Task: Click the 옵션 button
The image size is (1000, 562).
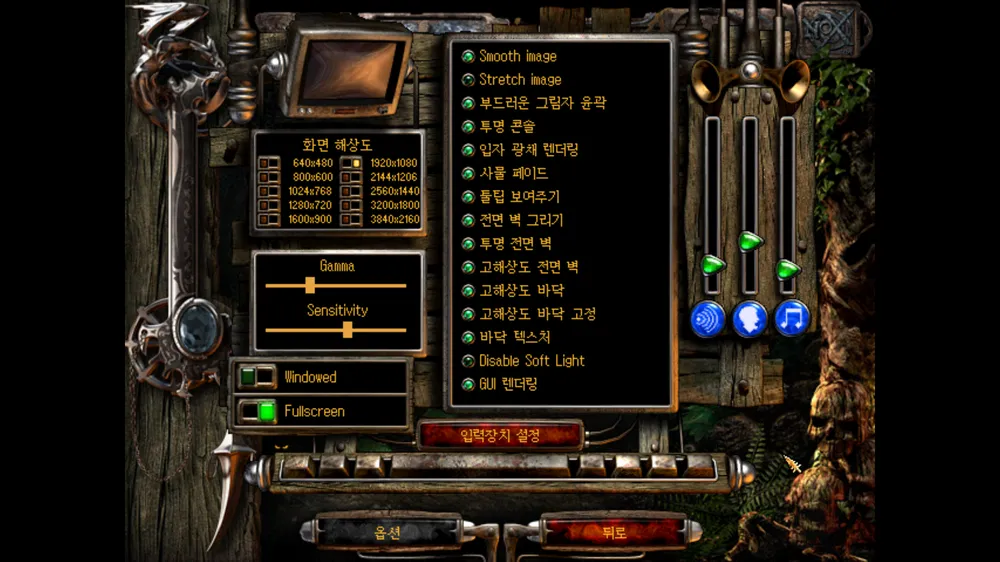Action: [387, 533]
